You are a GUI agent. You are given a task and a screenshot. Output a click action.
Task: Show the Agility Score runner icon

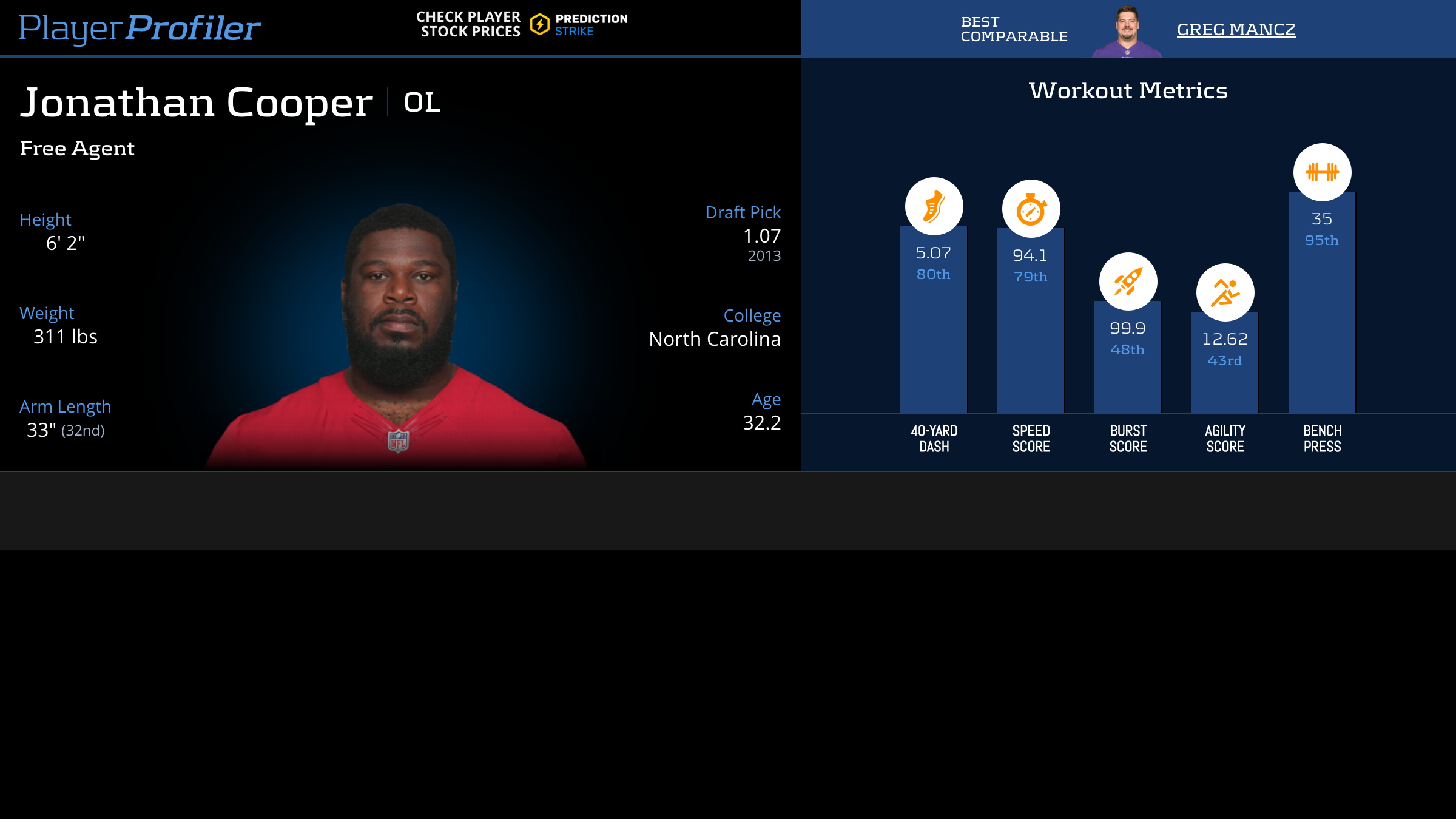(x=1225, y=292)
